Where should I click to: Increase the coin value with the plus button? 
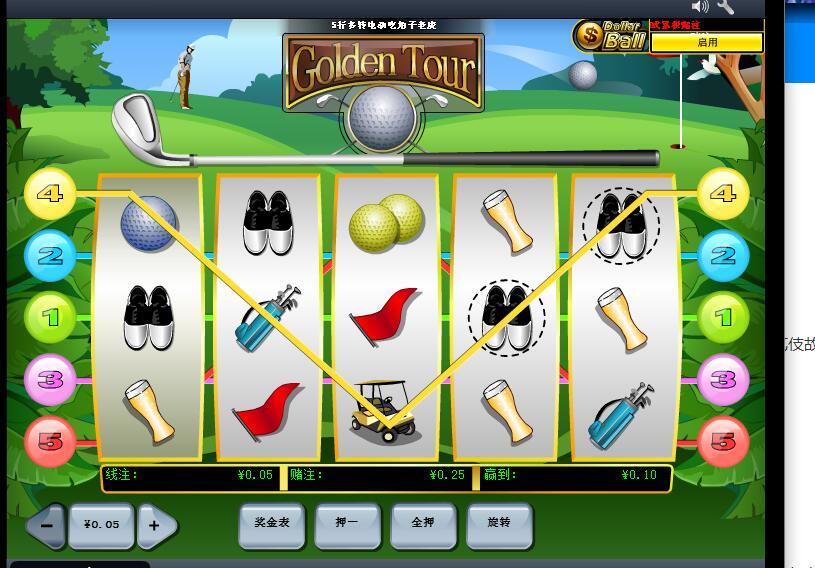(x=156, y=525)
